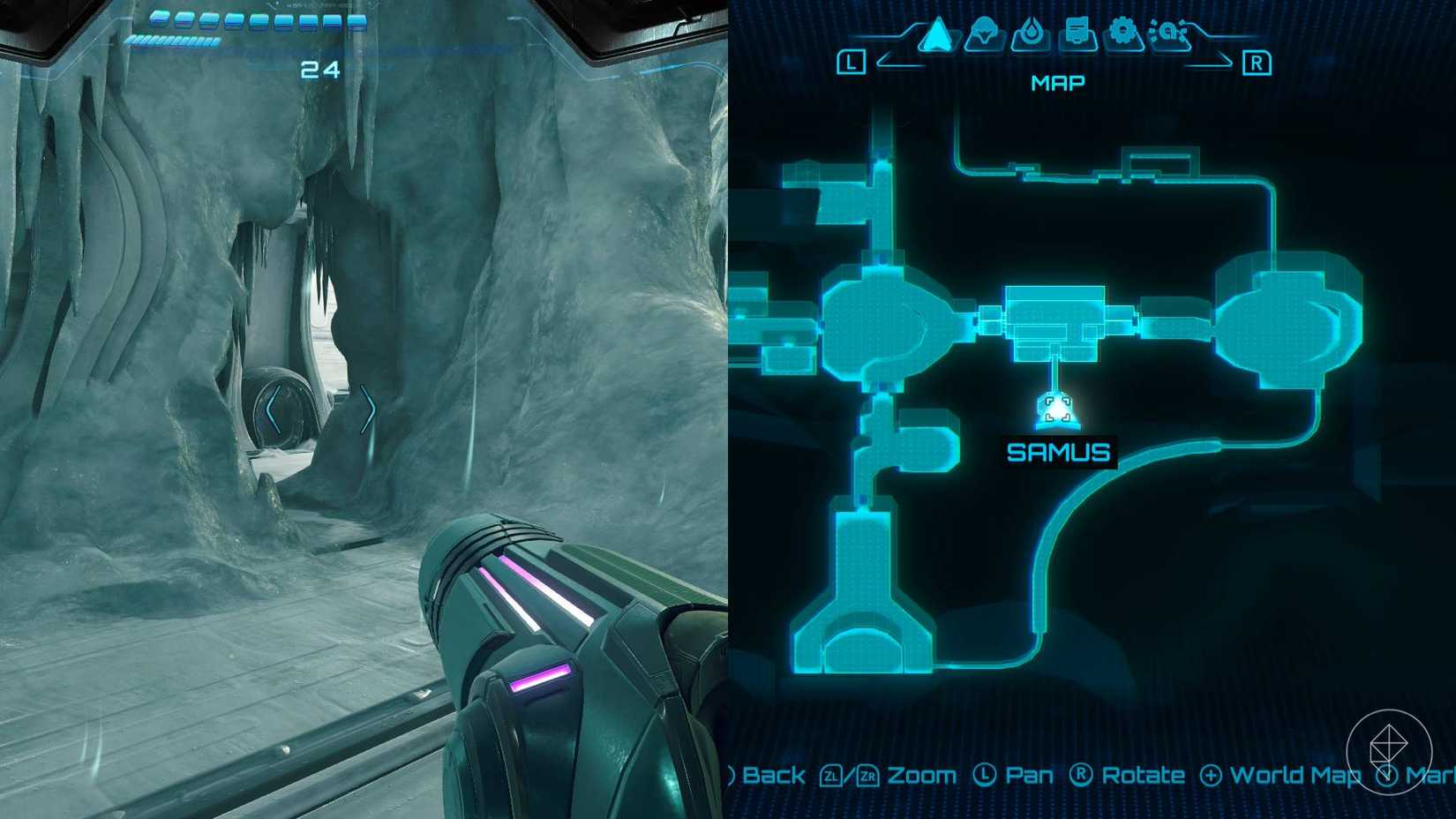
Task: Cycle to previous tab via L button indicator
Action: (x=850, y=62)
